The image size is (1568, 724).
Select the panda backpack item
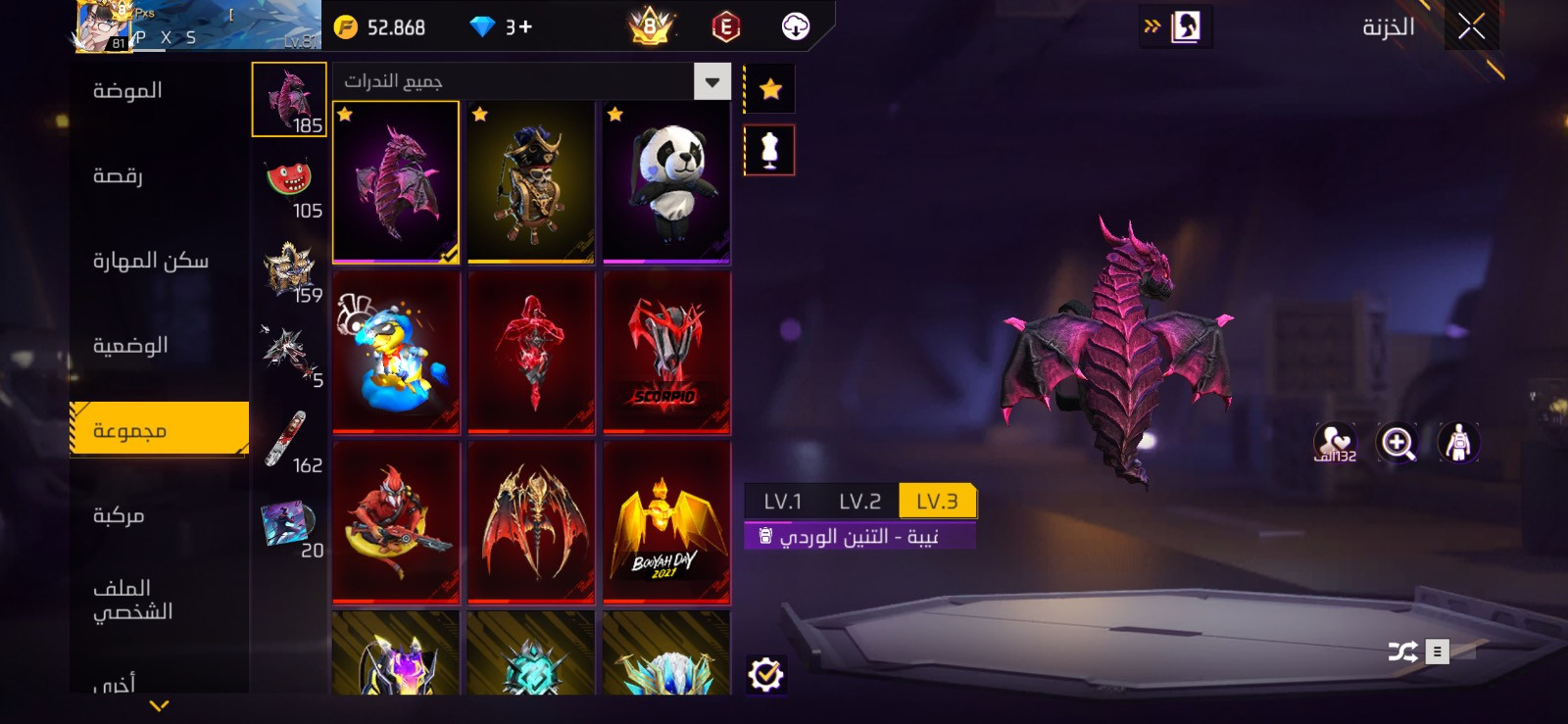point(666,182)
